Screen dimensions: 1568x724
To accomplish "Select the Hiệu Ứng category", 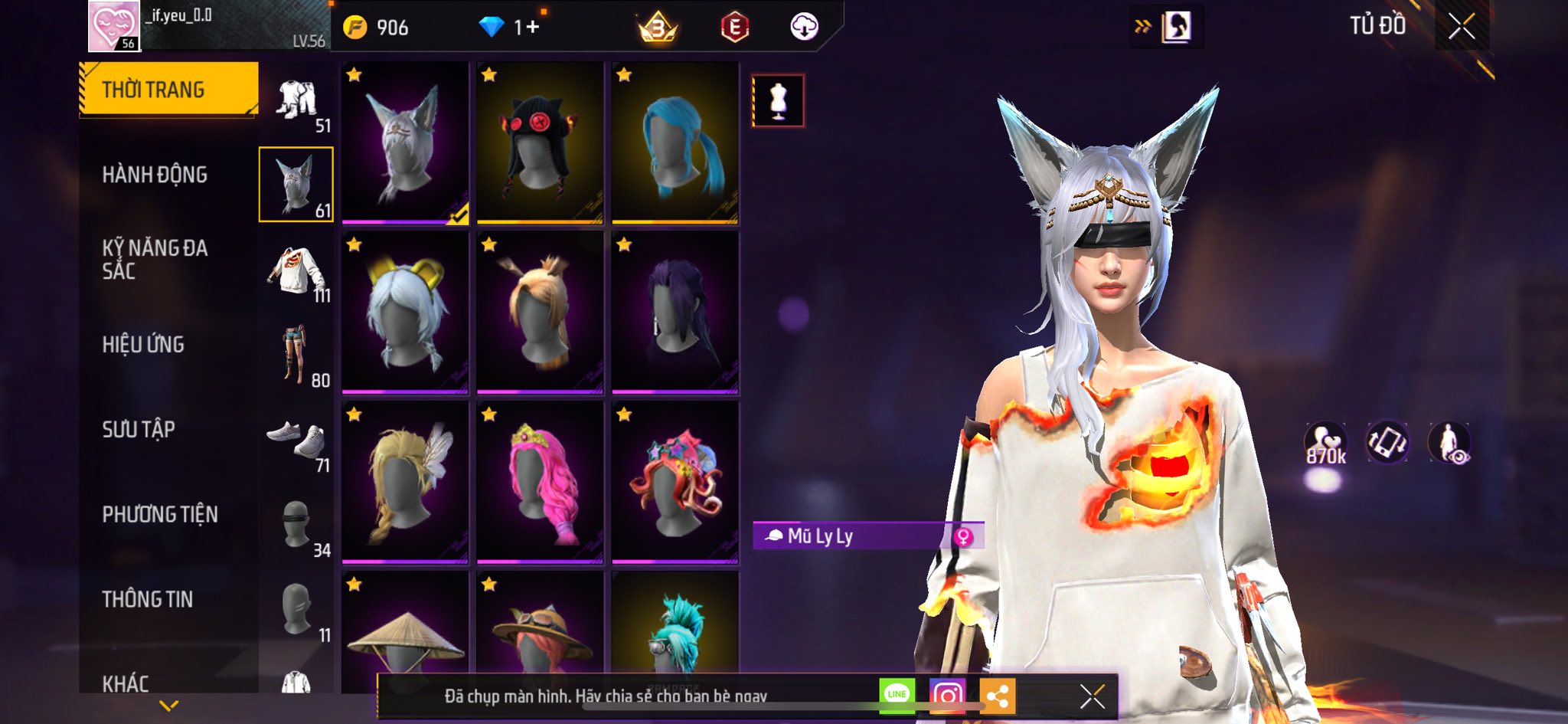I will coord(143,345).
